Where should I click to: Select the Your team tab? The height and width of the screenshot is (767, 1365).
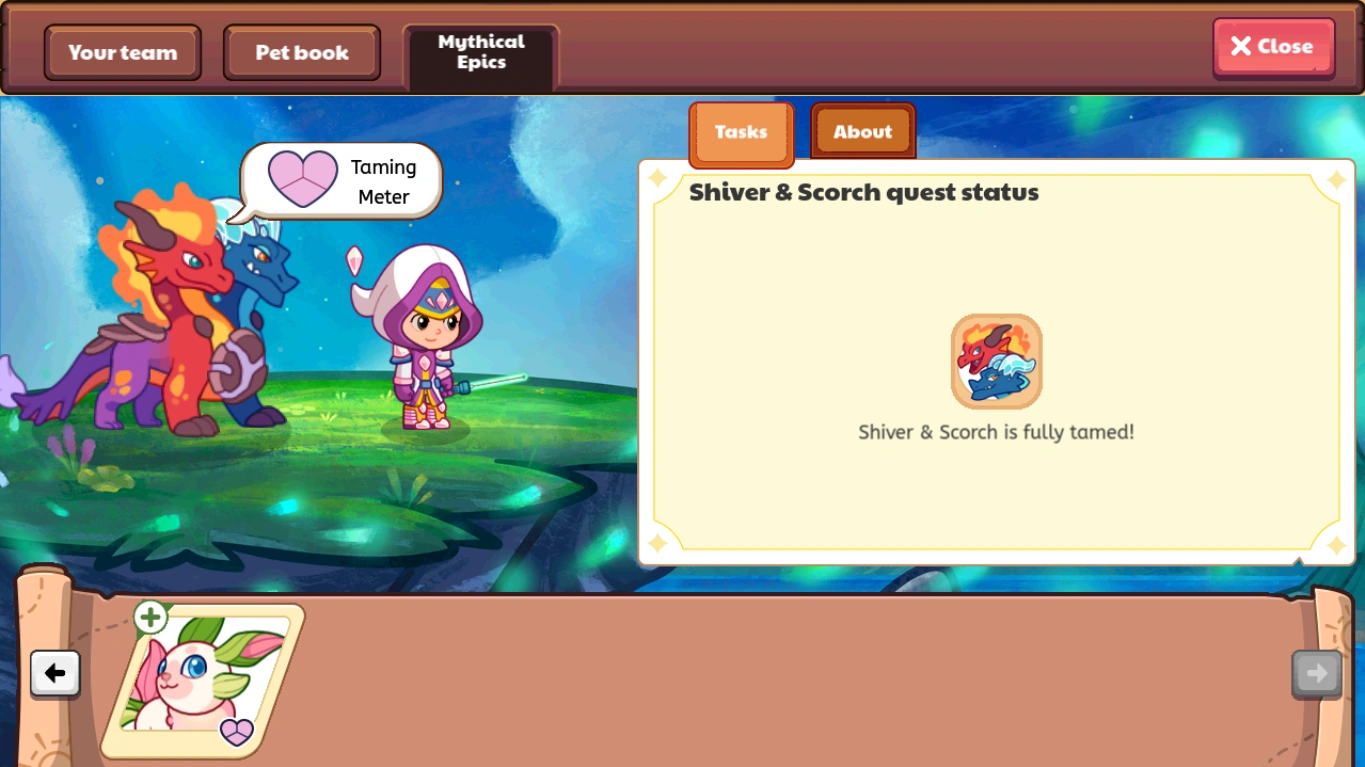point(122,52)
